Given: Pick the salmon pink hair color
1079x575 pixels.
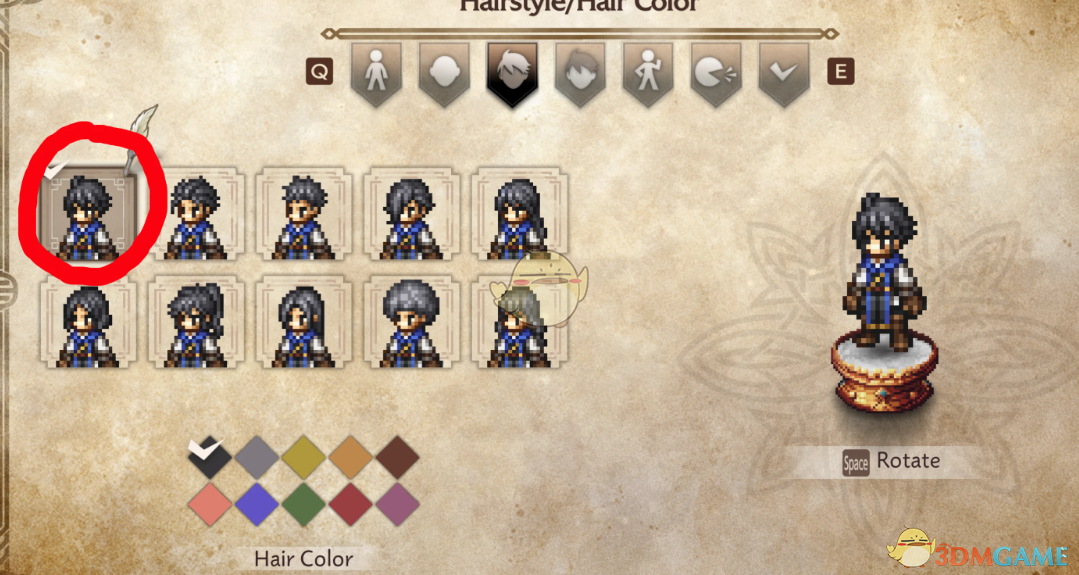Looking at the screenshot, I should point(210,503).
